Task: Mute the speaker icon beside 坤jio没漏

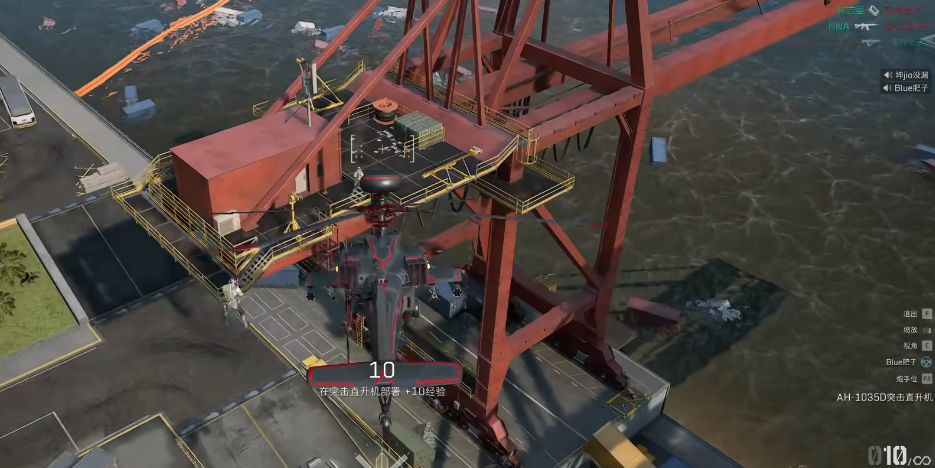Action: (x=887, y=75)
